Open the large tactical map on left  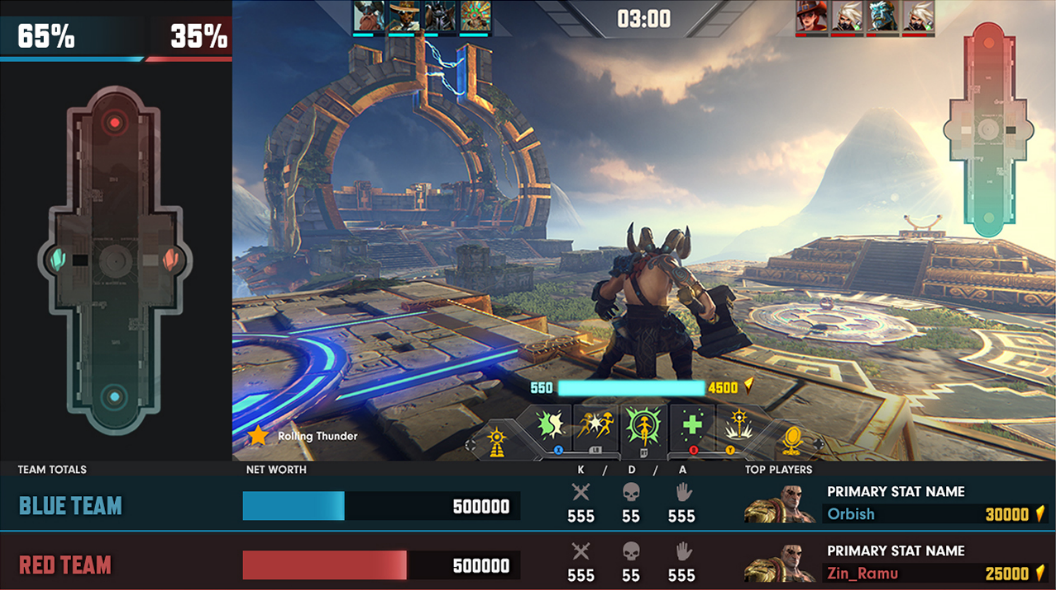[x=115, y=262]
